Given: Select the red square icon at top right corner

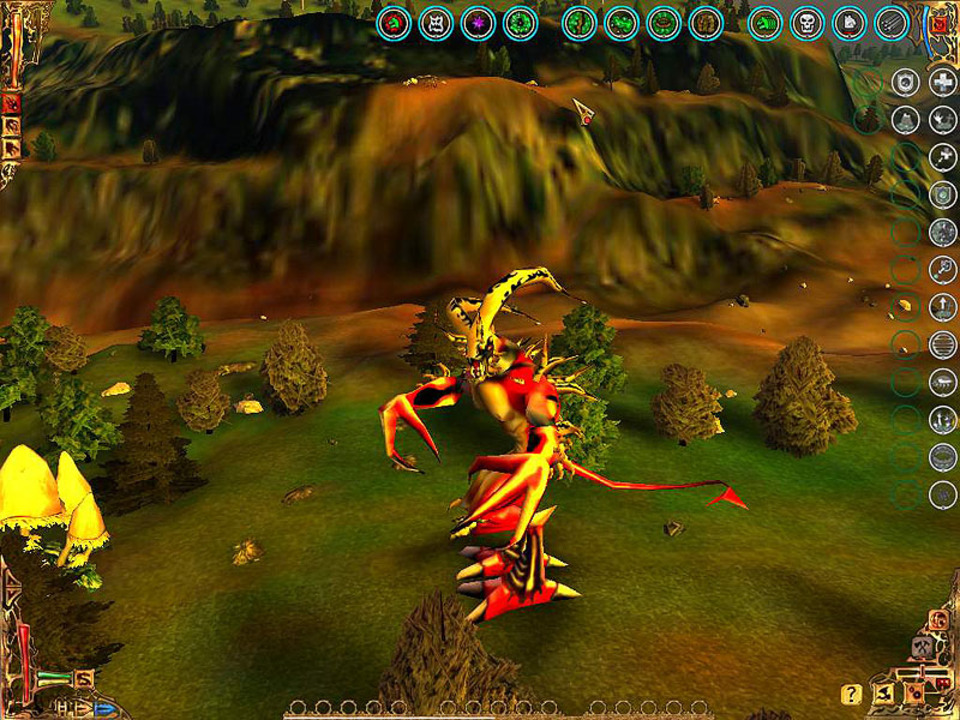Looking at the screenshot, I should pos(940,22).
